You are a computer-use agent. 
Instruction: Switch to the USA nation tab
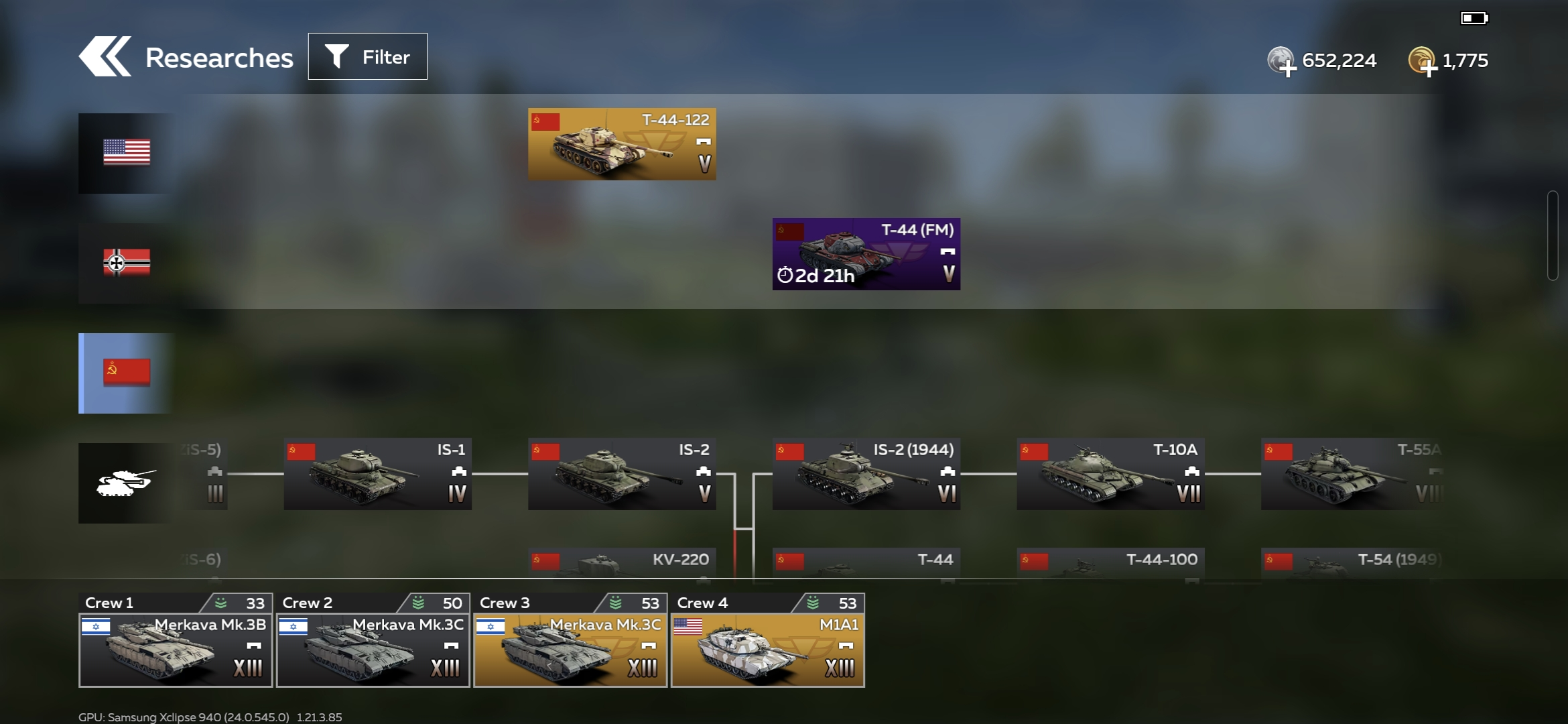point(126,153)
